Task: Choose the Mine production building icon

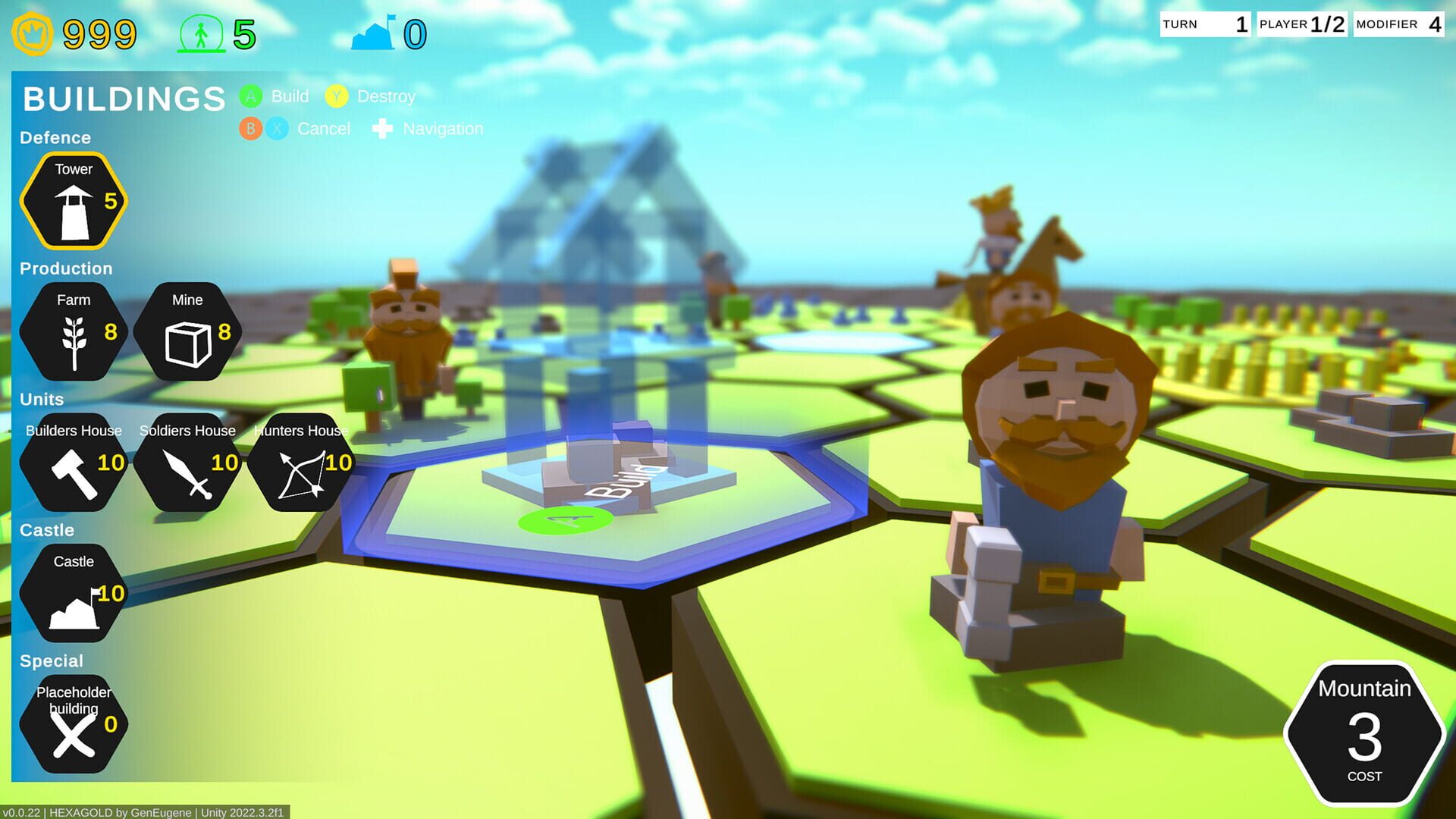Action: click(x=187, y=330)
